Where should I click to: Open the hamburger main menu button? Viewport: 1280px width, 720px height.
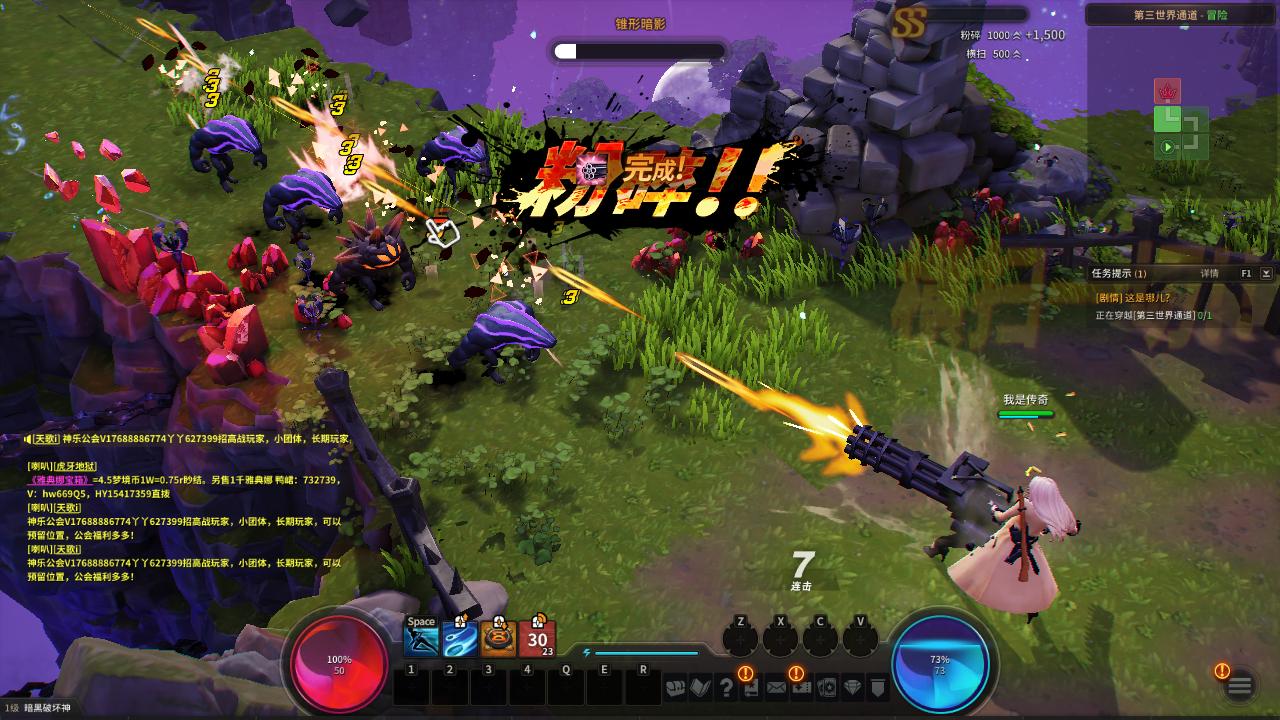(1240, 686)
